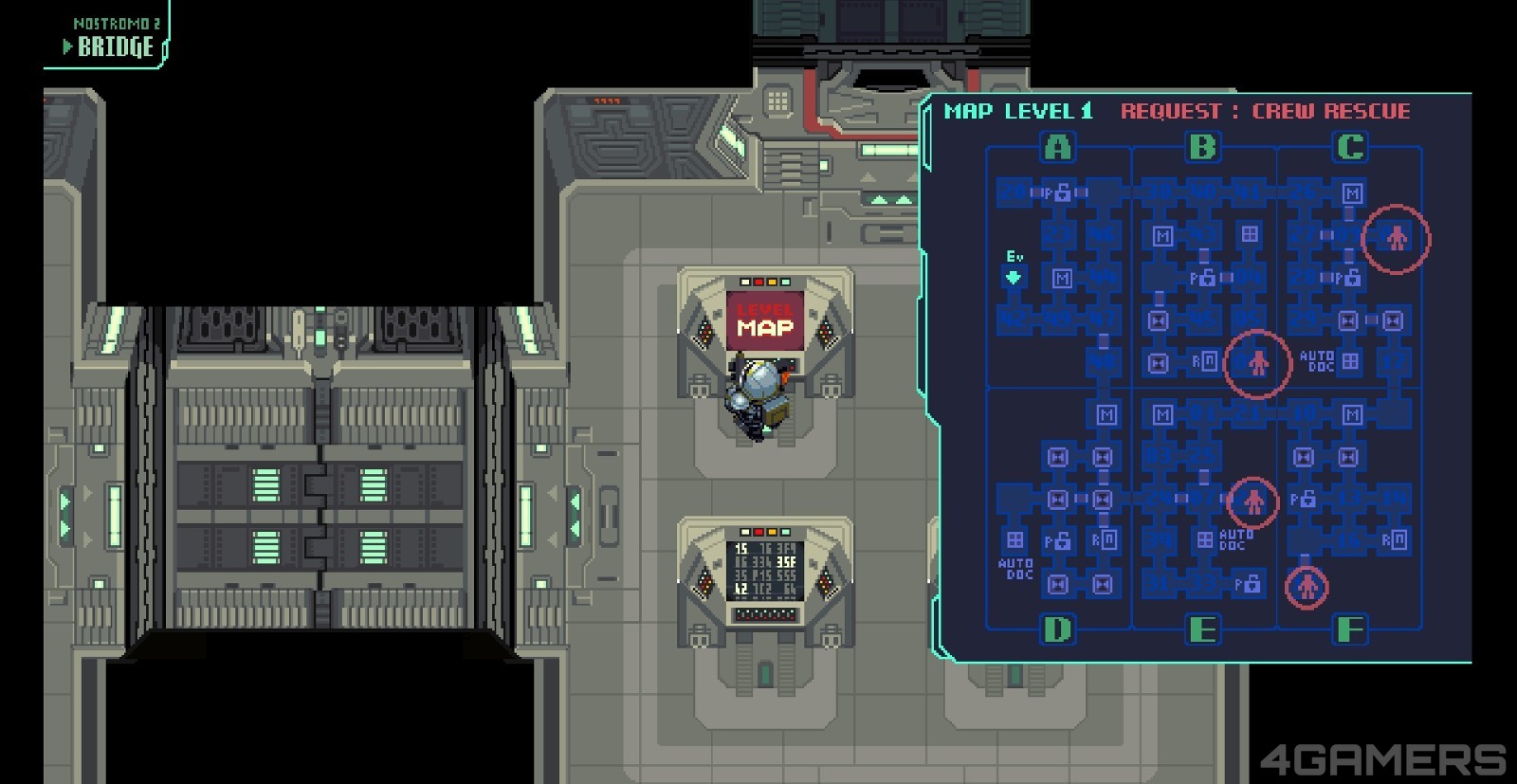Choose the sector D label
The image size is (1517, 784).
coord(1058,629)
